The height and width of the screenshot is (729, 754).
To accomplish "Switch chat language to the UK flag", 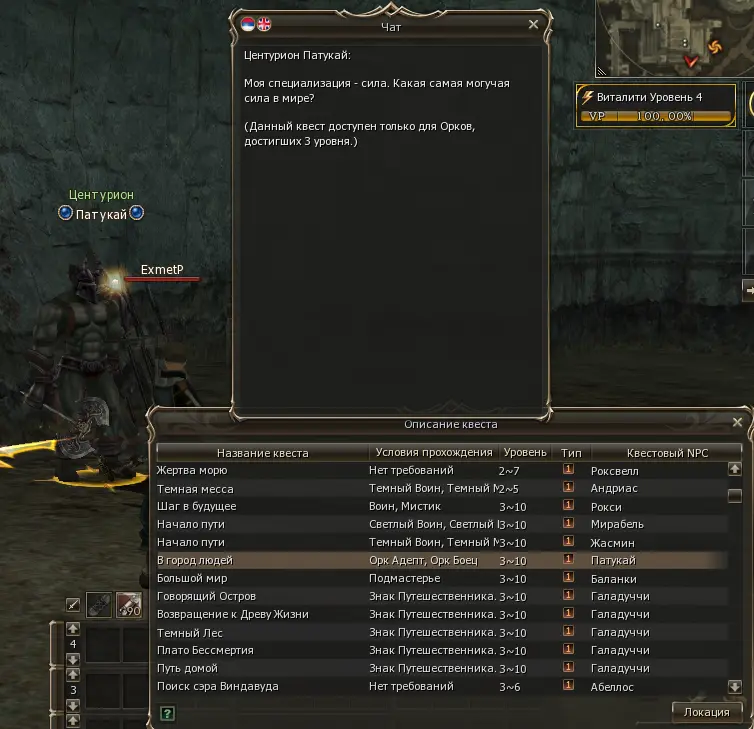I will click(x=264, y=24).
